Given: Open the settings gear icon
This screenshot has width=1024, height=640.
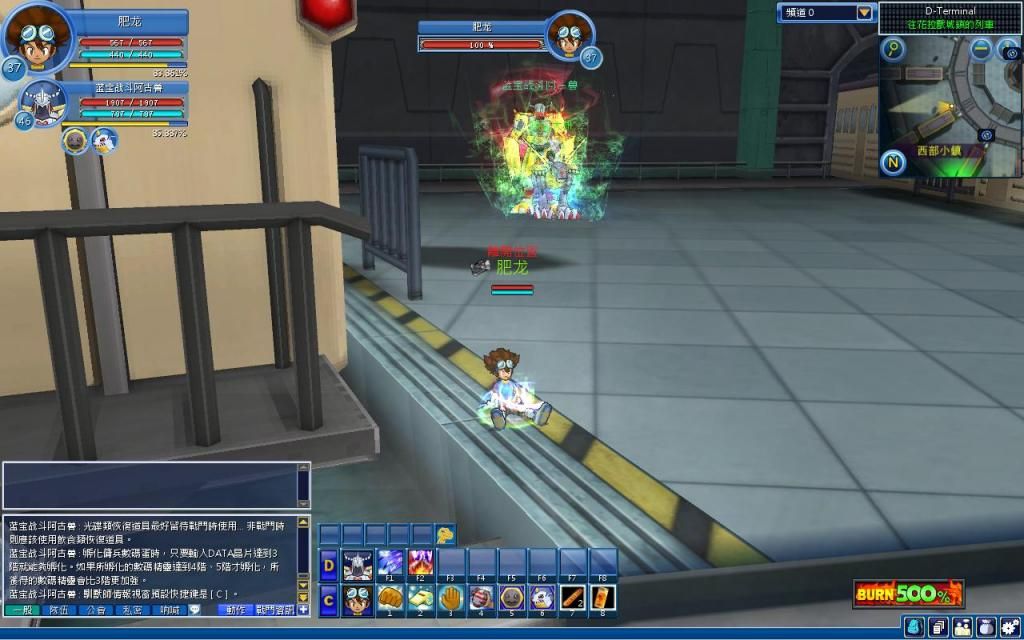Looking at the screenshot, I should (1008, 626).
